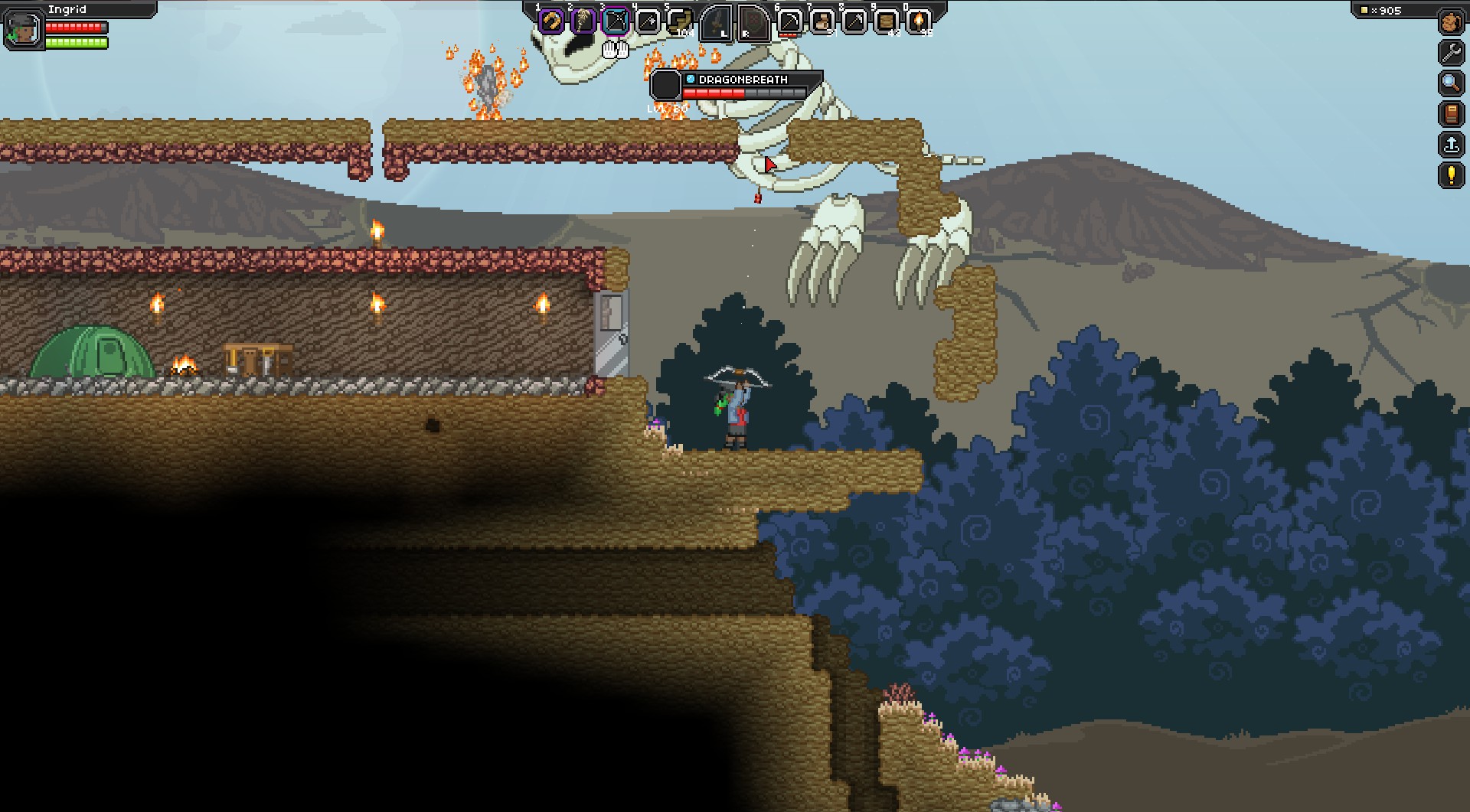Select the wooden planks in slot 9
This screenshot has height=812, width=1470.
click(x=887, y=22)
